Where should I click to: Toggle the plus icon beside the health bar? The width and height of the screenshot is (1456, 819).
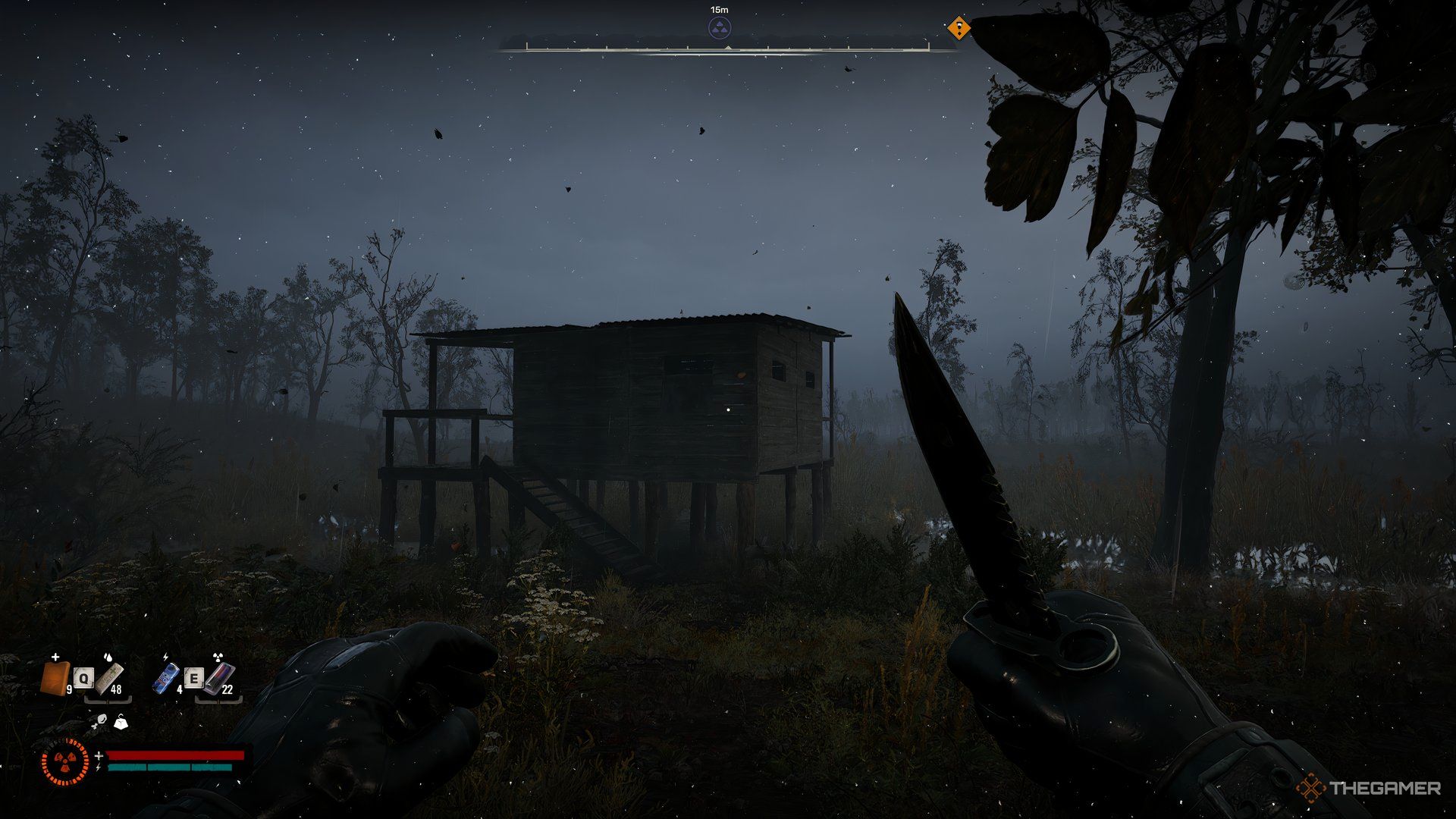tap(99, 755)
